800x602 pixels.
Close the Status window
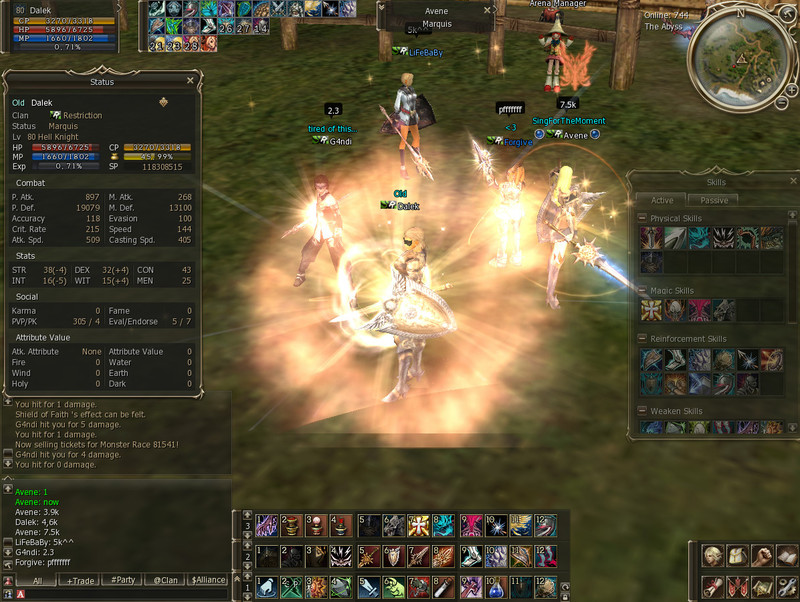(190, 81)
